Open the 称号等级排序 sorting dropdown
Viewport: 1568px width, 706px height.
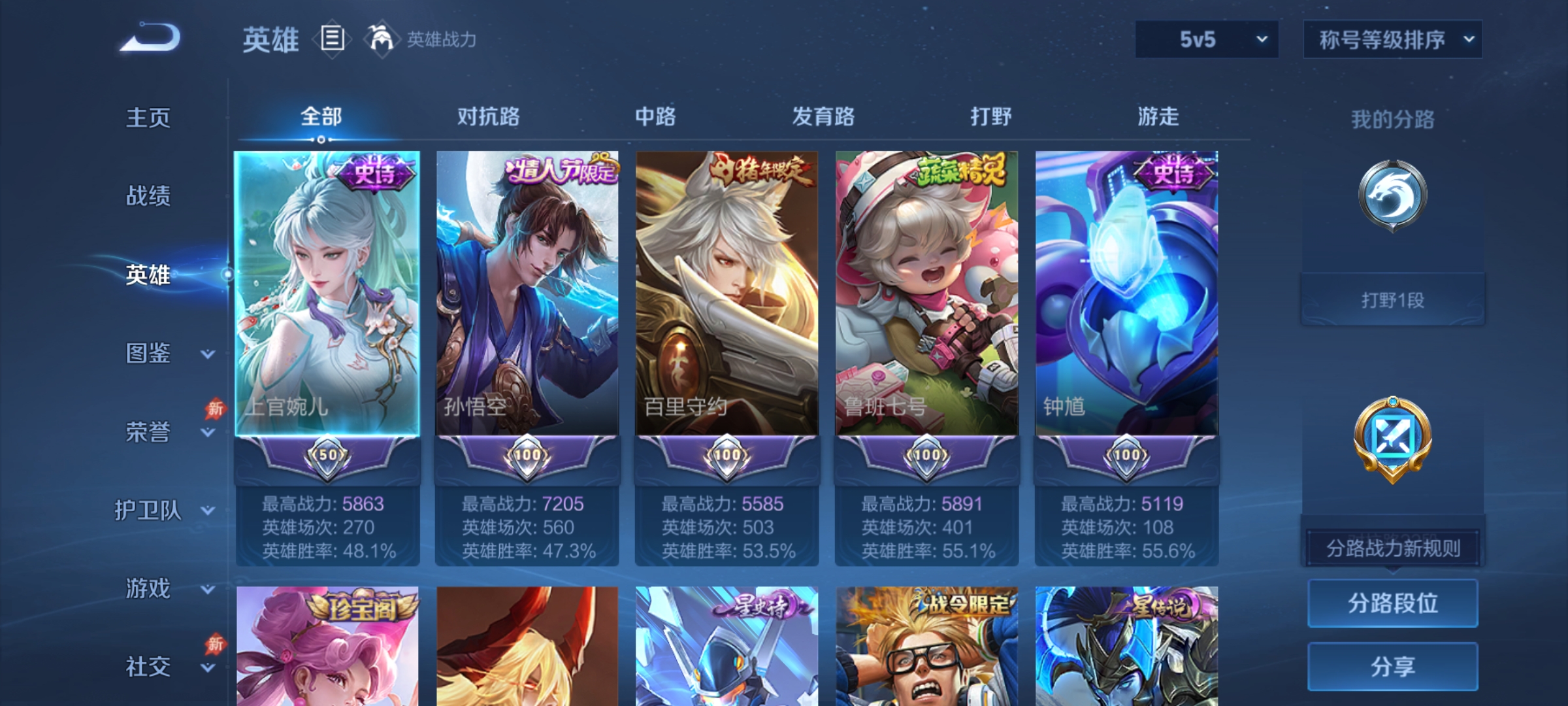pyautogui.click(x=1392, y=39)
